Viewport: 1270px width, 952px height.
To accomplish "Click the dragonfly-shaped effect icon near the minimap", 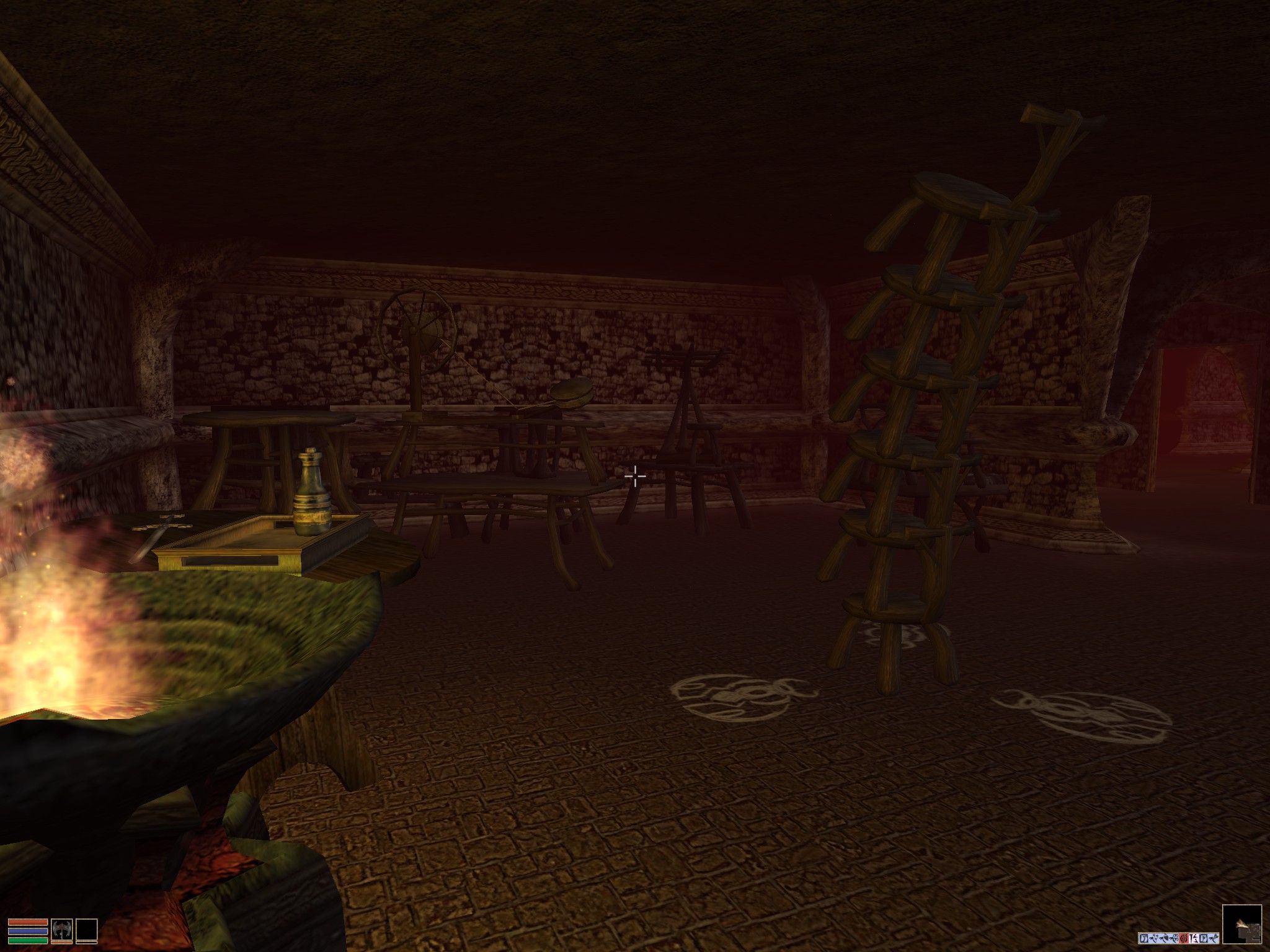I will [x=1214, y=938].
